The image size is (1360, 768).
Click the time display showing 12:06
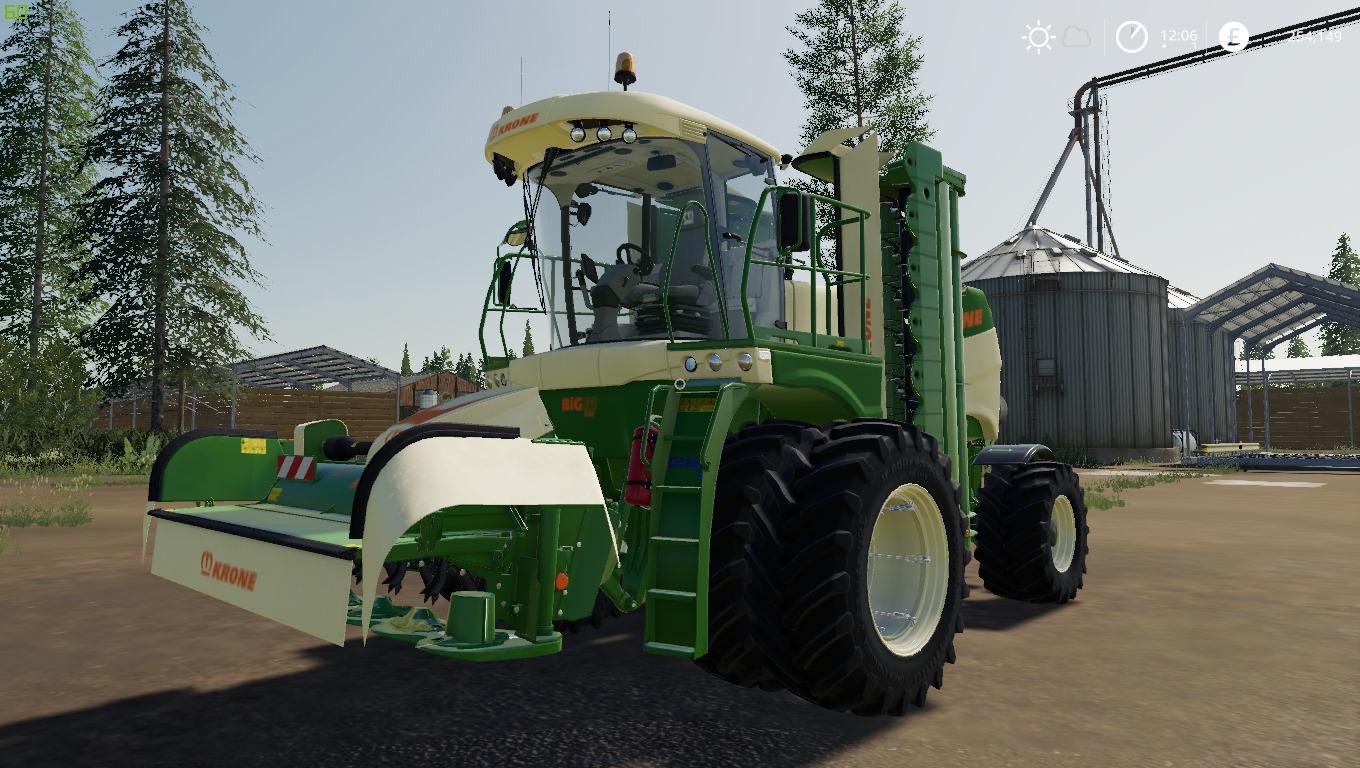pos(1179,35)
